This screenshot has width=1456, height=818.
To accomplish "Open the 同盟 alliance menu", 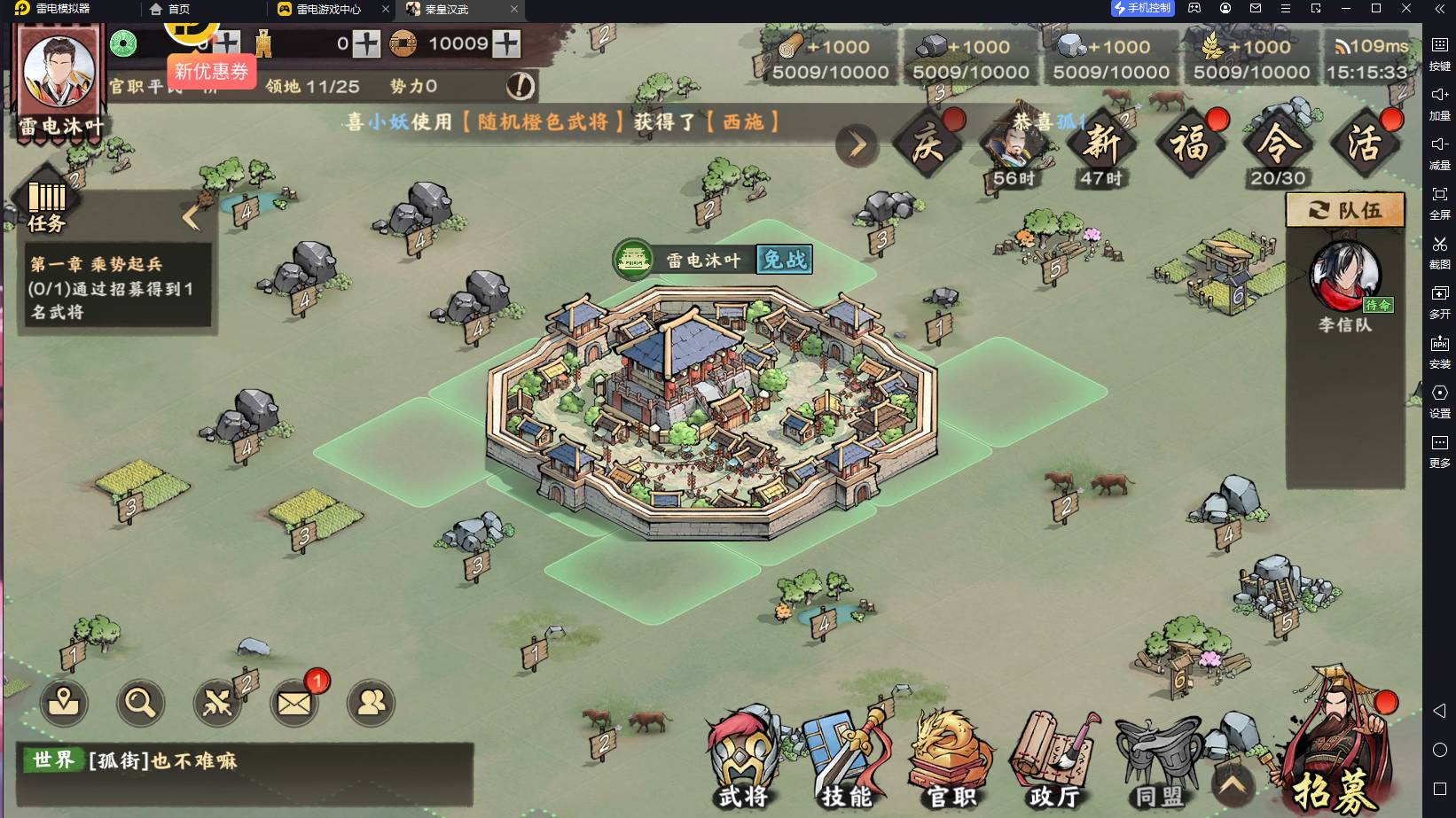I will [x=1159, y=762].
